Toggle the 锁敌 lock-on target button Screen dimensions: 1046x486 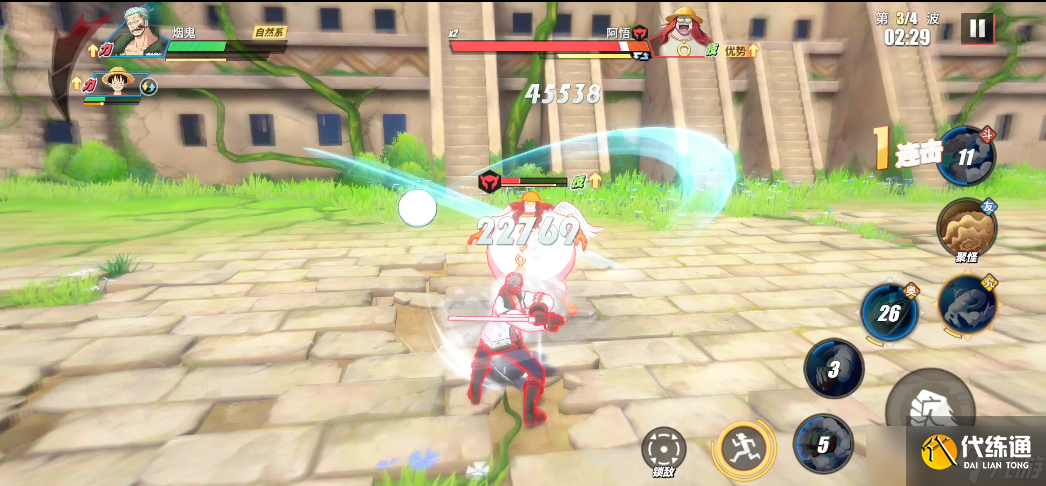(x=663, y=448)
